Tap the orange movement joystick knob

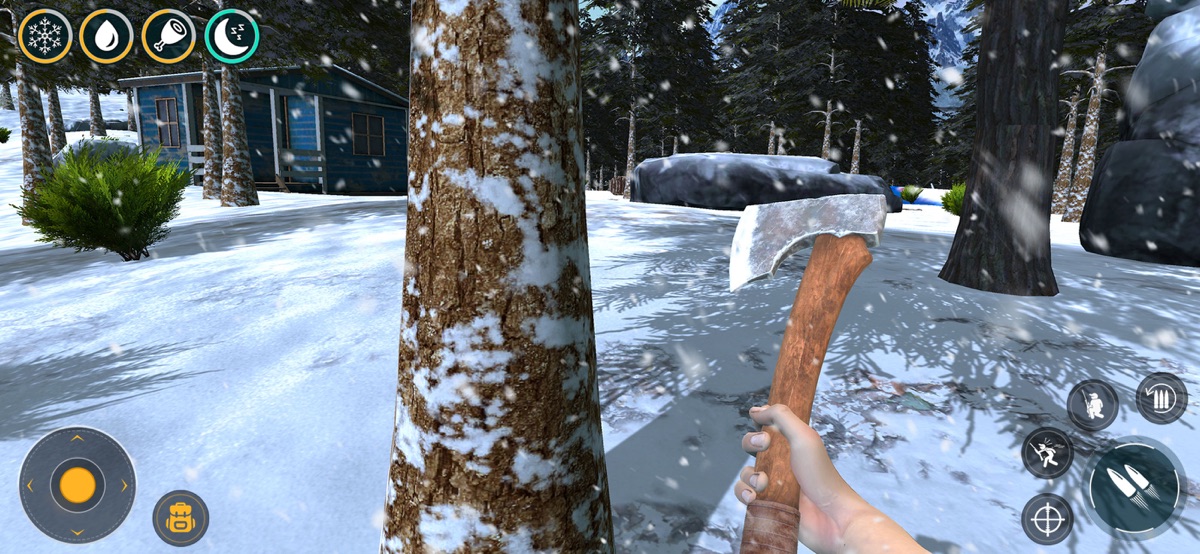tap(77, 485)
